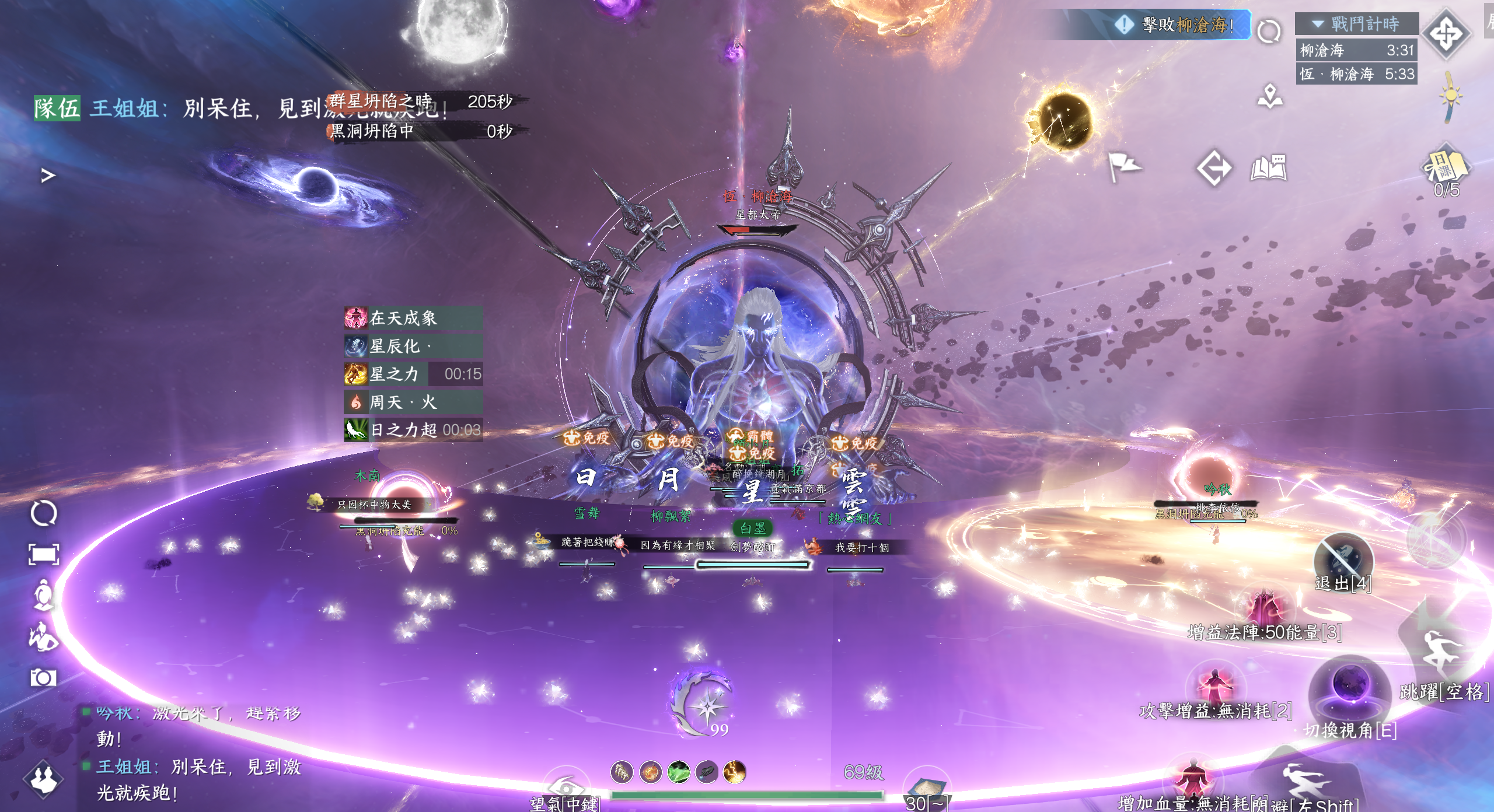1494x812 pixels.
Task: Collapse the 戰鬥計時 battle timer panel
Action: pyautogui.click(x=1318, y=24)
